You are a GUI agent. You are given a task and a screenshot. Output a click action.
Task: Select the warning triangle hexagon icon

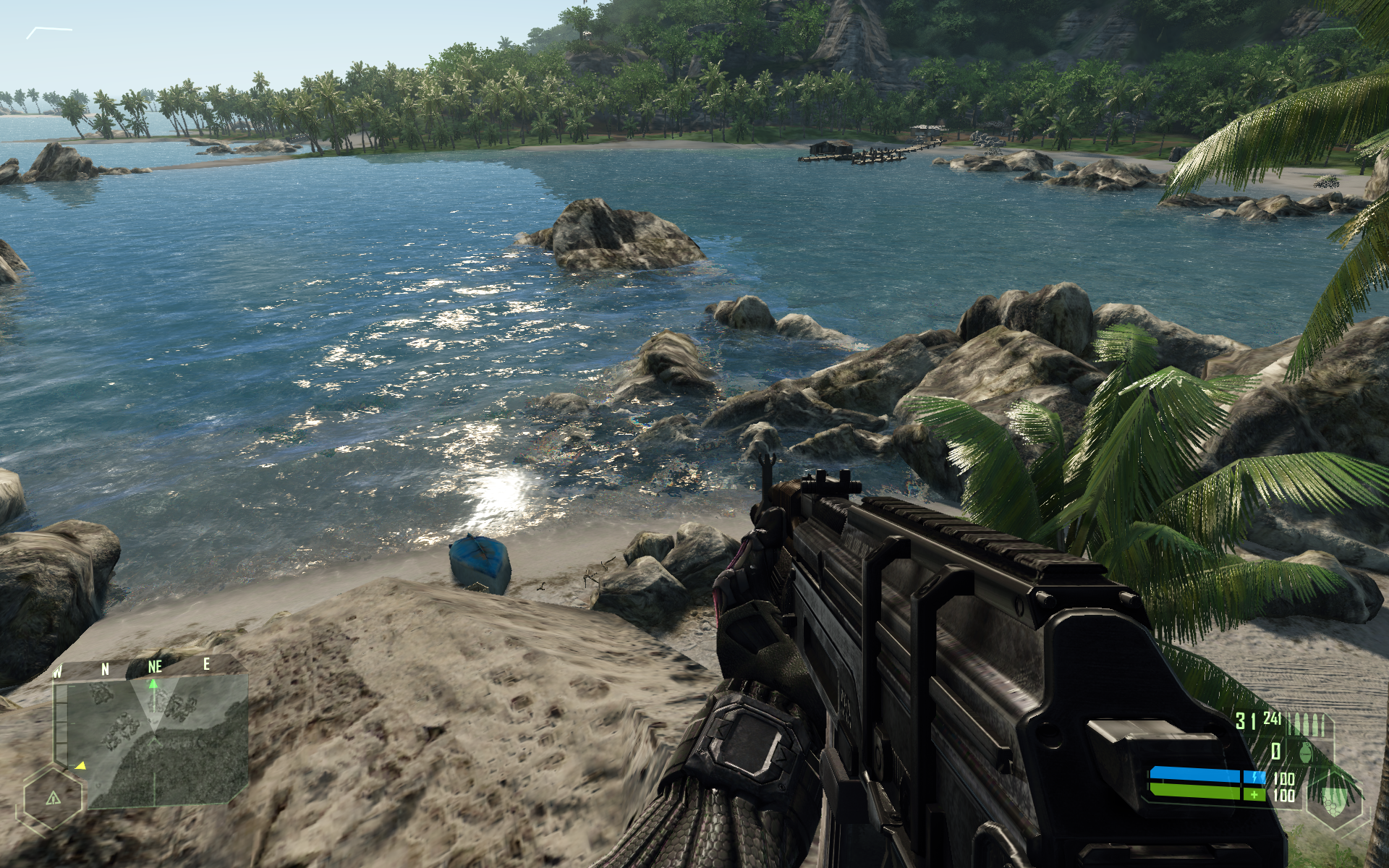tap(54, 799)
